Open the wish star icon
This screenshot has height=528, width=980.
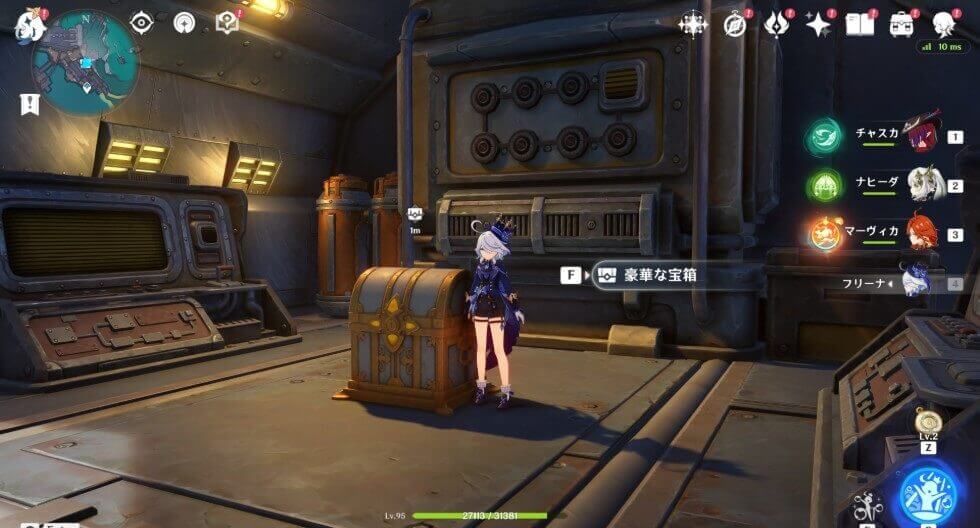click(x=819, y=24)
